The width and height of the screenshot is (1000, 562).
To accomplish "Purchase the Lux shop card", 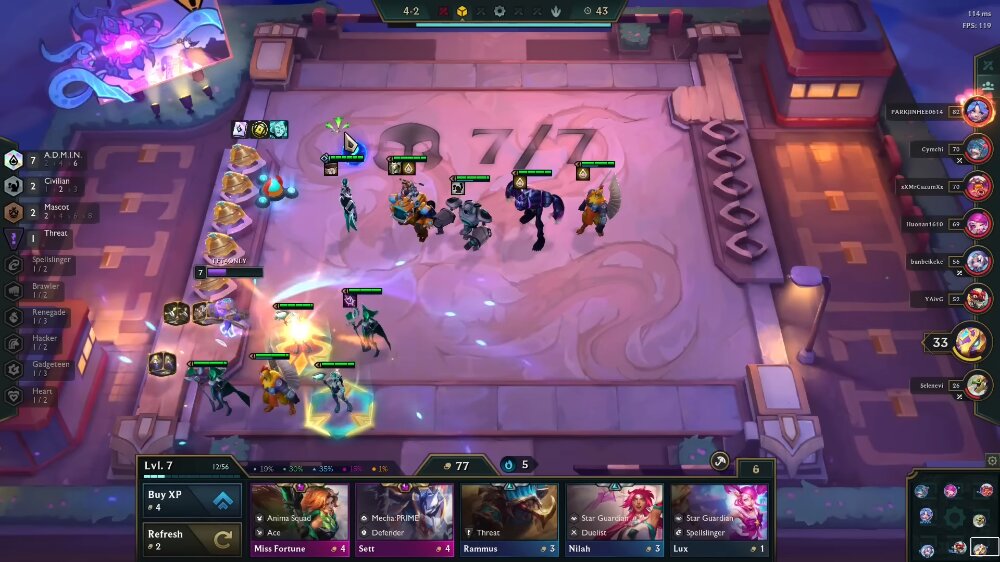I will (x=720, y=519).
